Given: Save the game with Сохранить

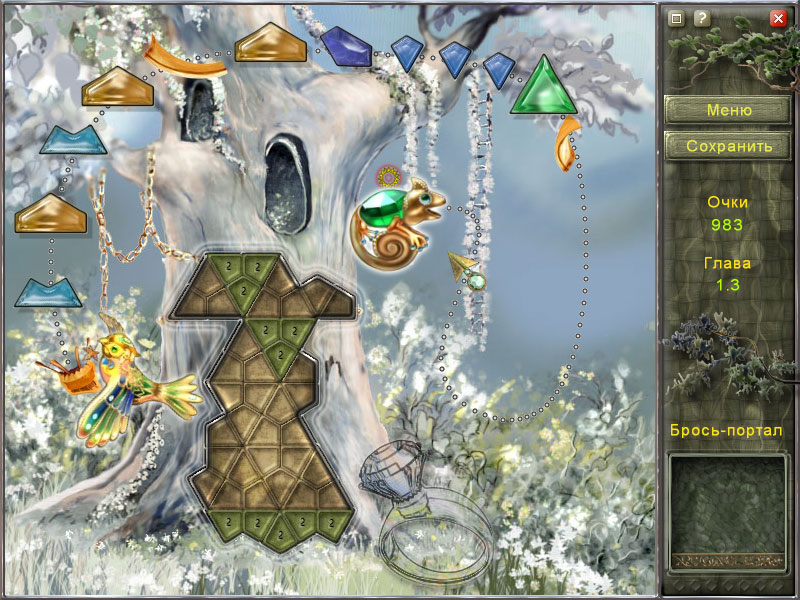Looking at the screenshot, I should click(729, 146).
